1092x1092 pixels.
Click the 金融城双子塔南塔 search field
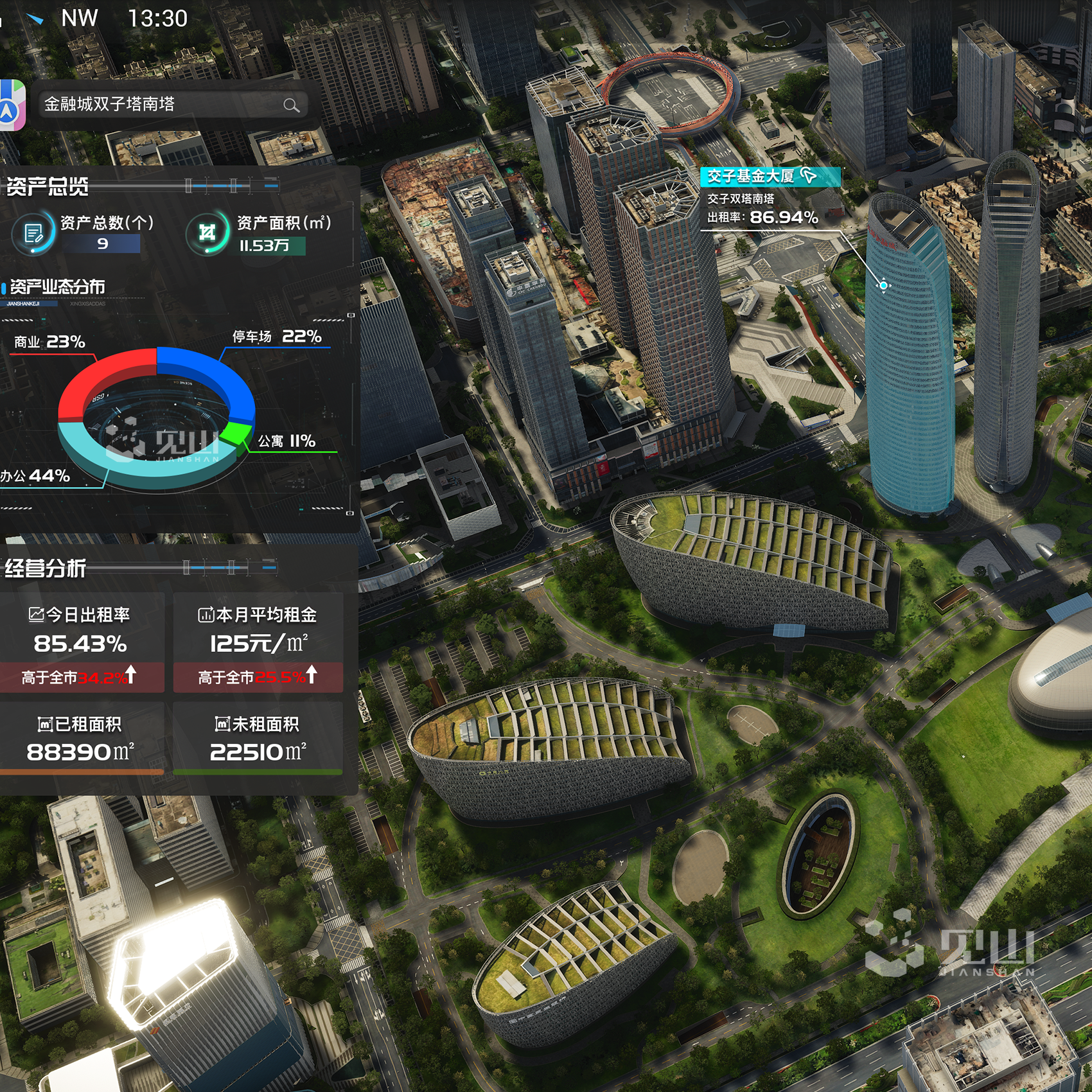161,104
